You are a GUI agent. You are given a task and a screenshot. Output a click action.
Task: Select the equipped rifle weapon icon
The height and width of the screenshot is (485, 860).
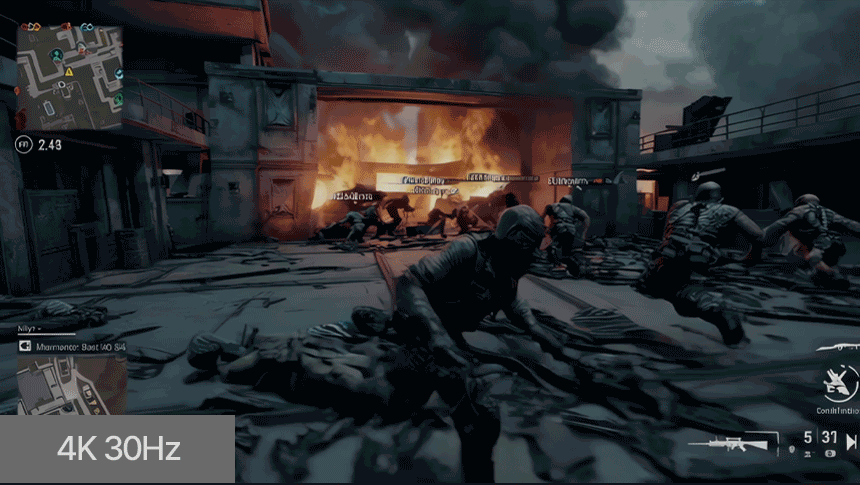coord(741,442)
